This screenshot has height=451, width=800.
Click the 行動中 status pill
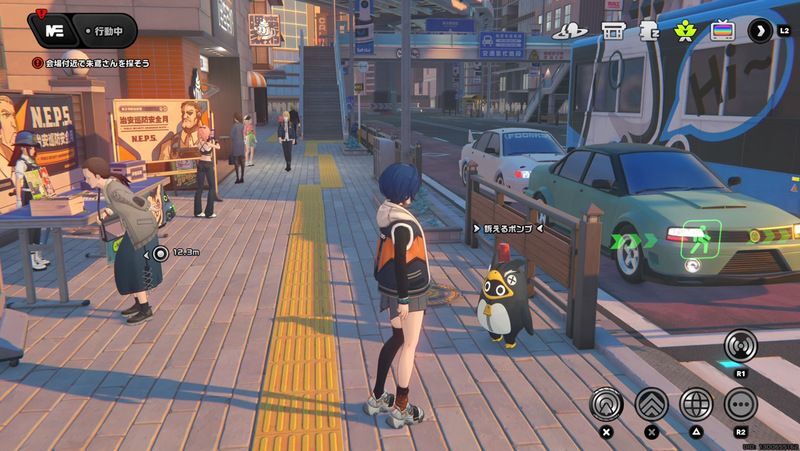107,30
